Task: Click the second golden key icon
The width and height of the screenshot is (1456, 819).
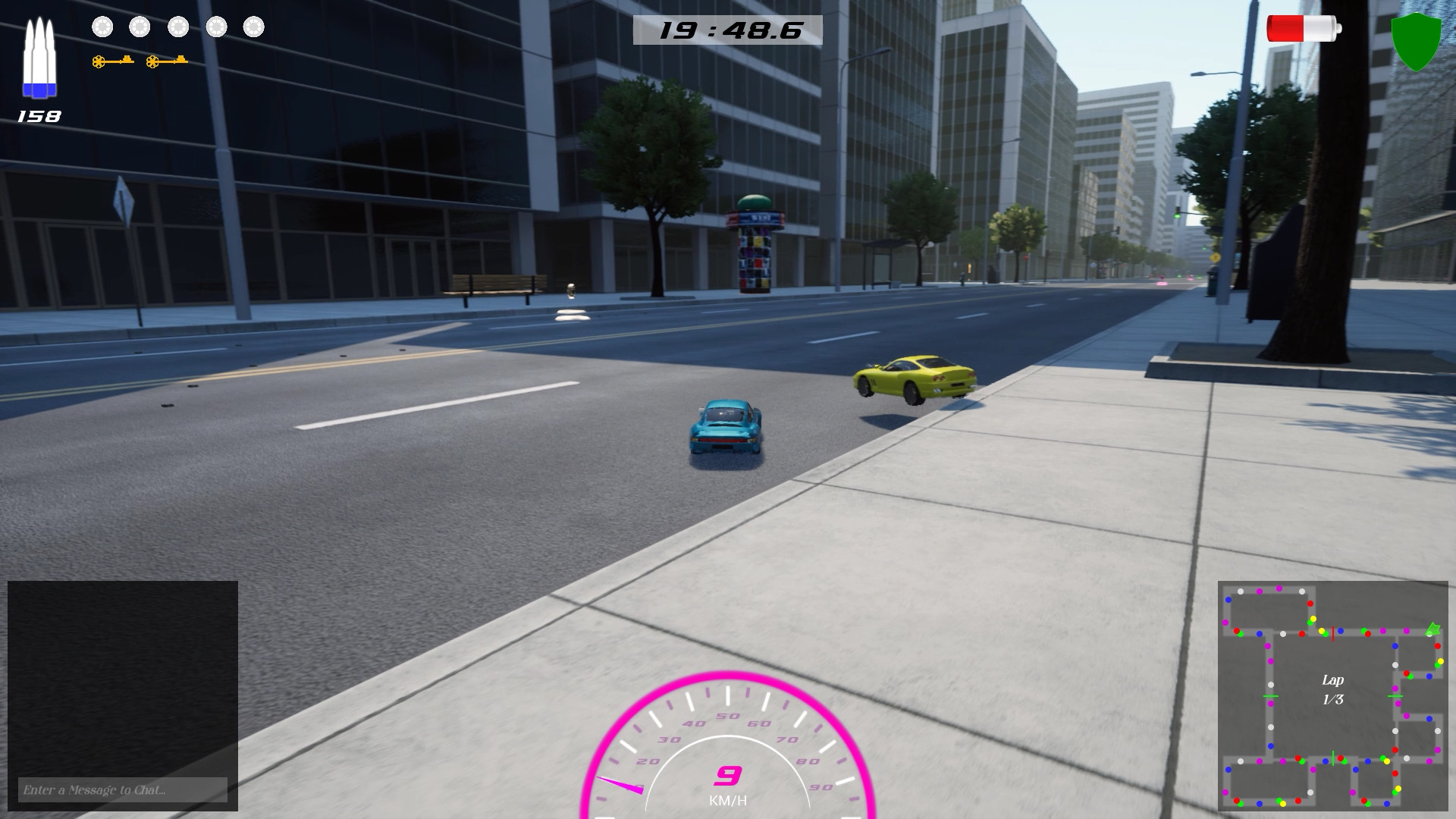Action: [x=165, y=60]
